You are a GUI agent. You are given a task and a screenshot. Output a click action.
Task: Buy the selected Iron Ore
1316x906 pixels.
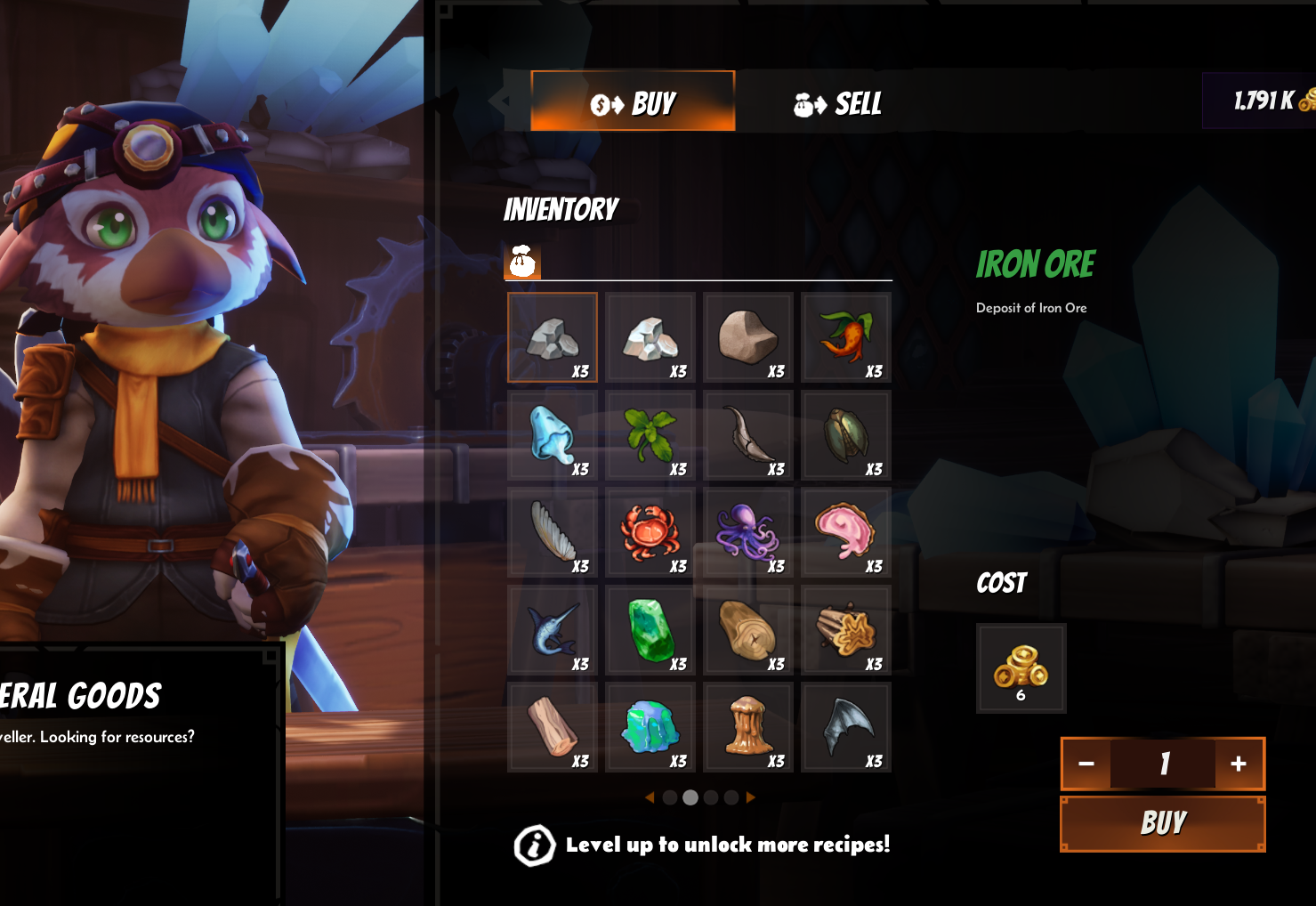1162,823
